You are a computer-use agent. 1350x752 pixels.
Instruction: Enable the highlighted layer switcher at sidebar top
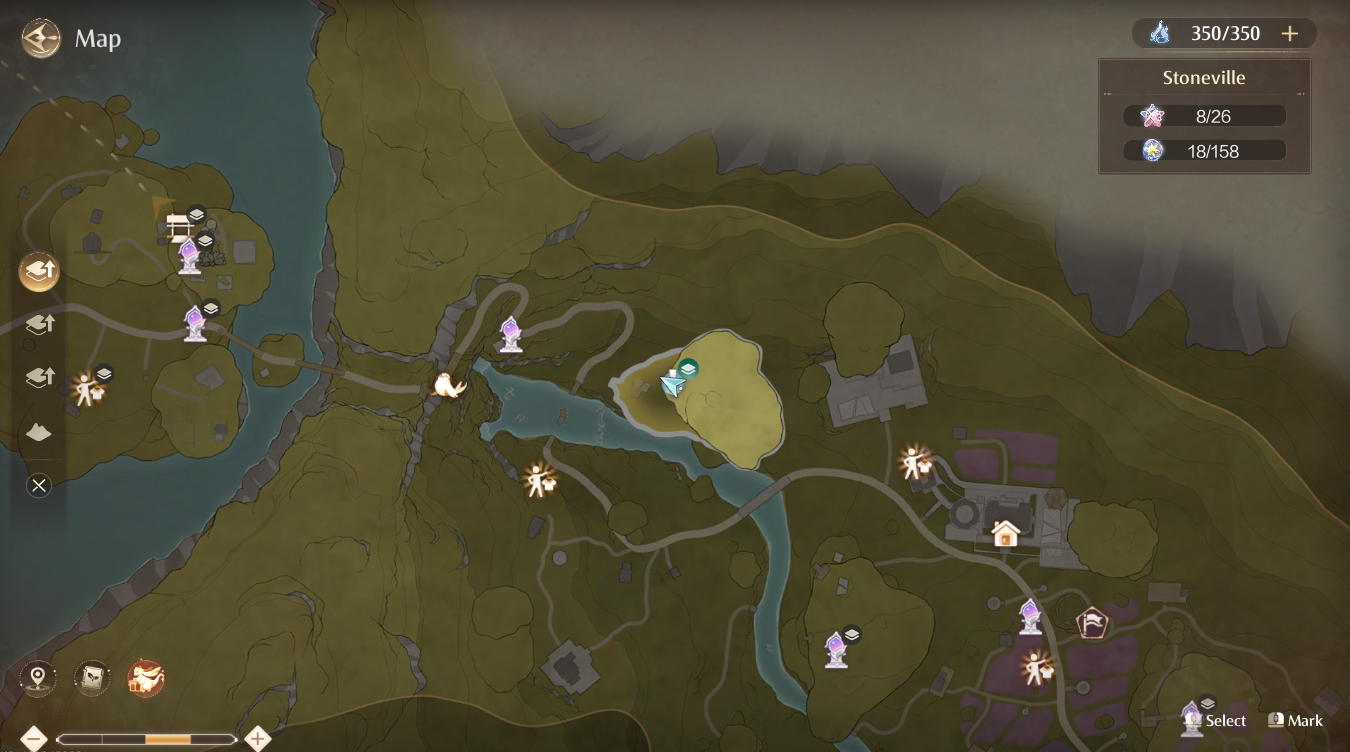tap(39, 271)
